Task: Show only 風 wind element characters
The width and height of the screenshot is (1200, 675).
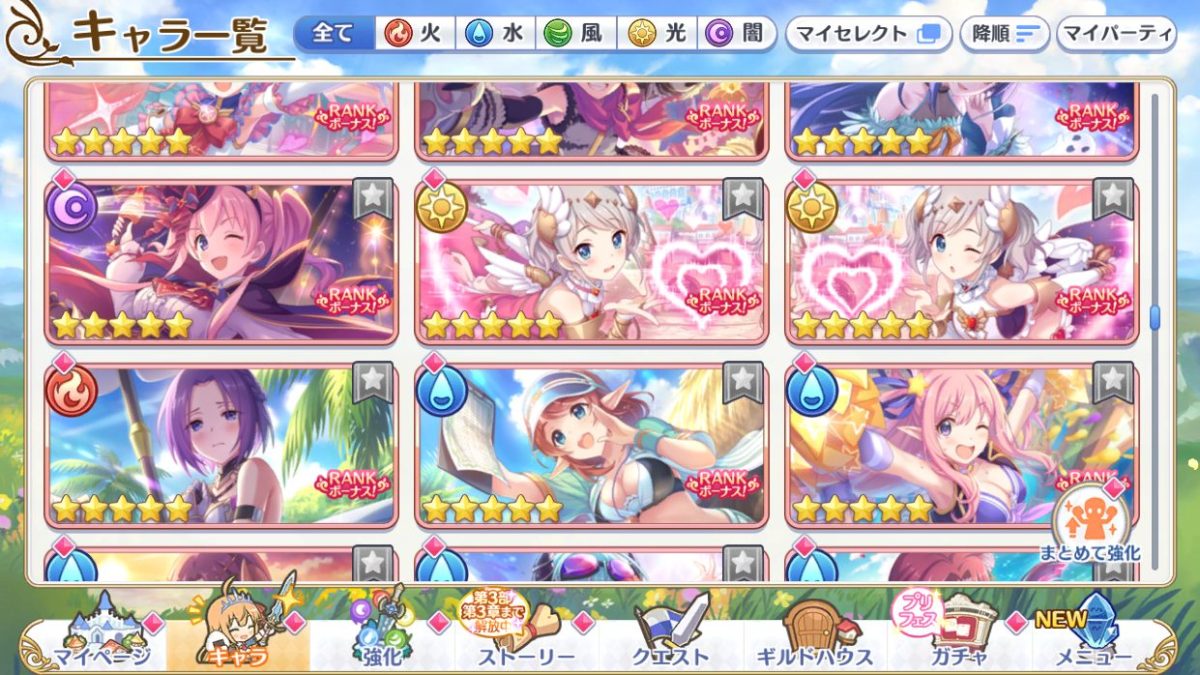Action: point(576,34)
